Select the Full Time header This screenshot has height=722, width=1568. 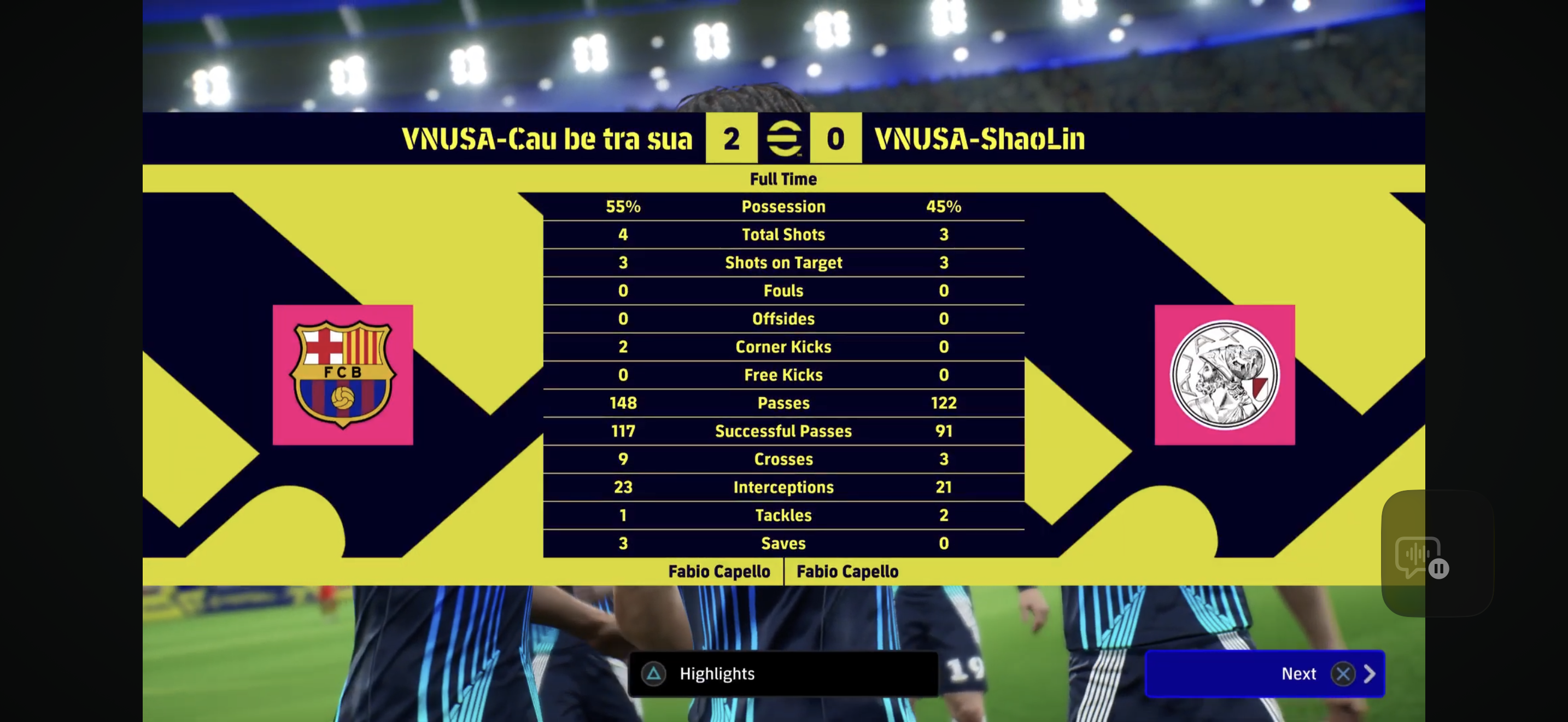click(783, 178)
